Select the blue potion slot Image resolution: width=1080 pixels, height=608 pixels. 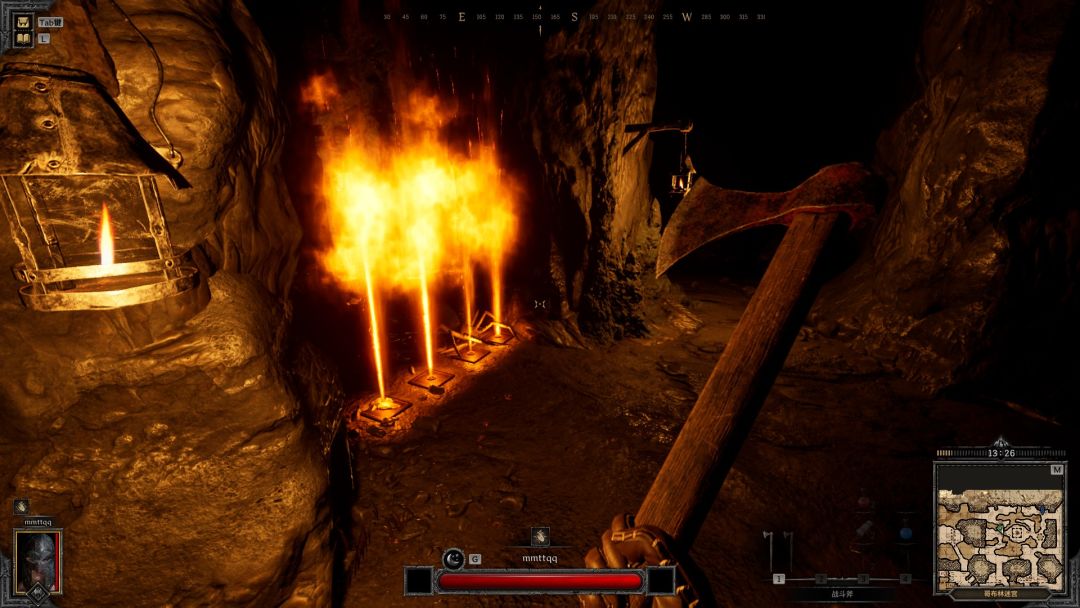click(x=905, y=531)
